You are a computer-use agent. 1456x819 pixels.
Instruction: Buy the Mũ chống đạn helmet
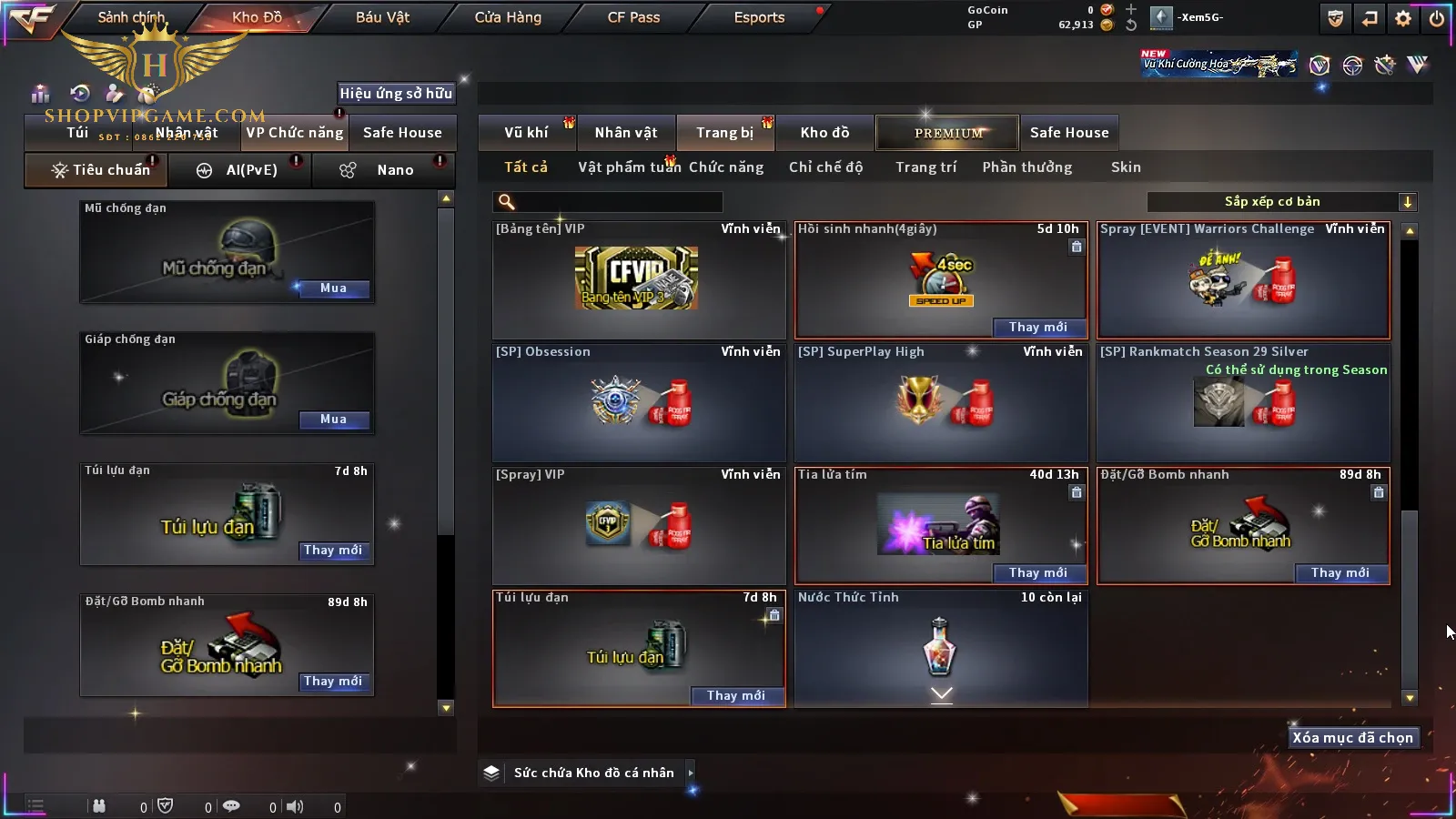pos(333,288)
